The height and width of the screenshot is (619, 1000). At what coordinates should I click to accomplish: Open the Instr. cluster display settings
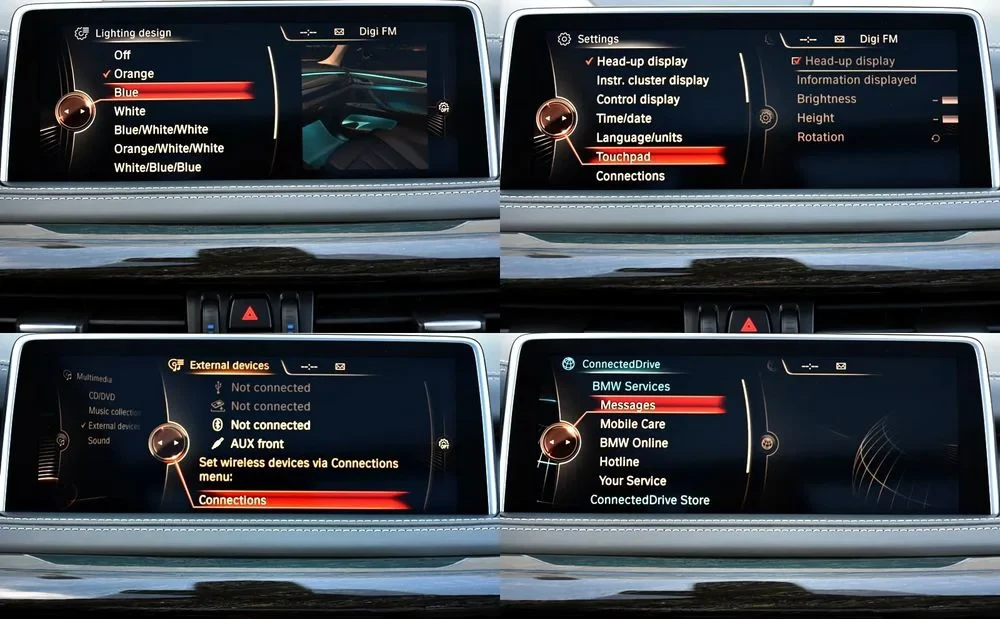[x=652, y=80]
